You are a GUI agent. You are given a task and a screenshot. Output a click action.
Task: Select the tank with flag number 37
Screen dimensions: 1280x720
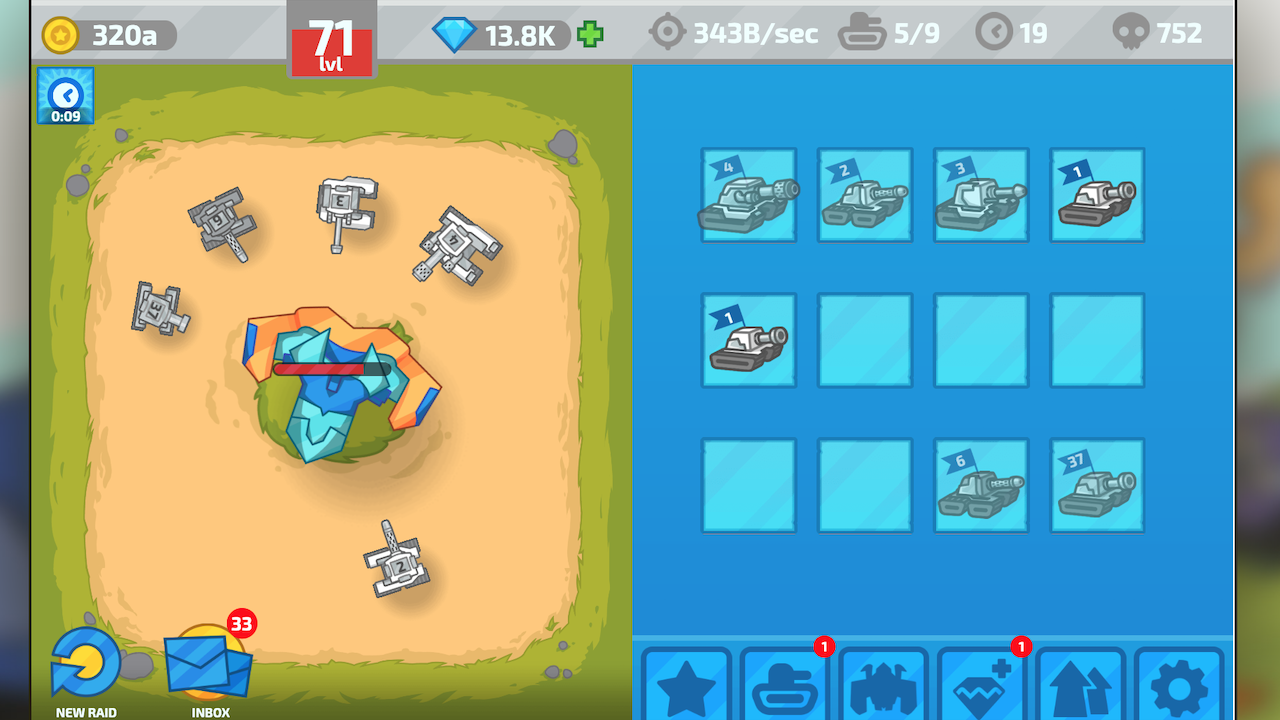click(1096, 485)
